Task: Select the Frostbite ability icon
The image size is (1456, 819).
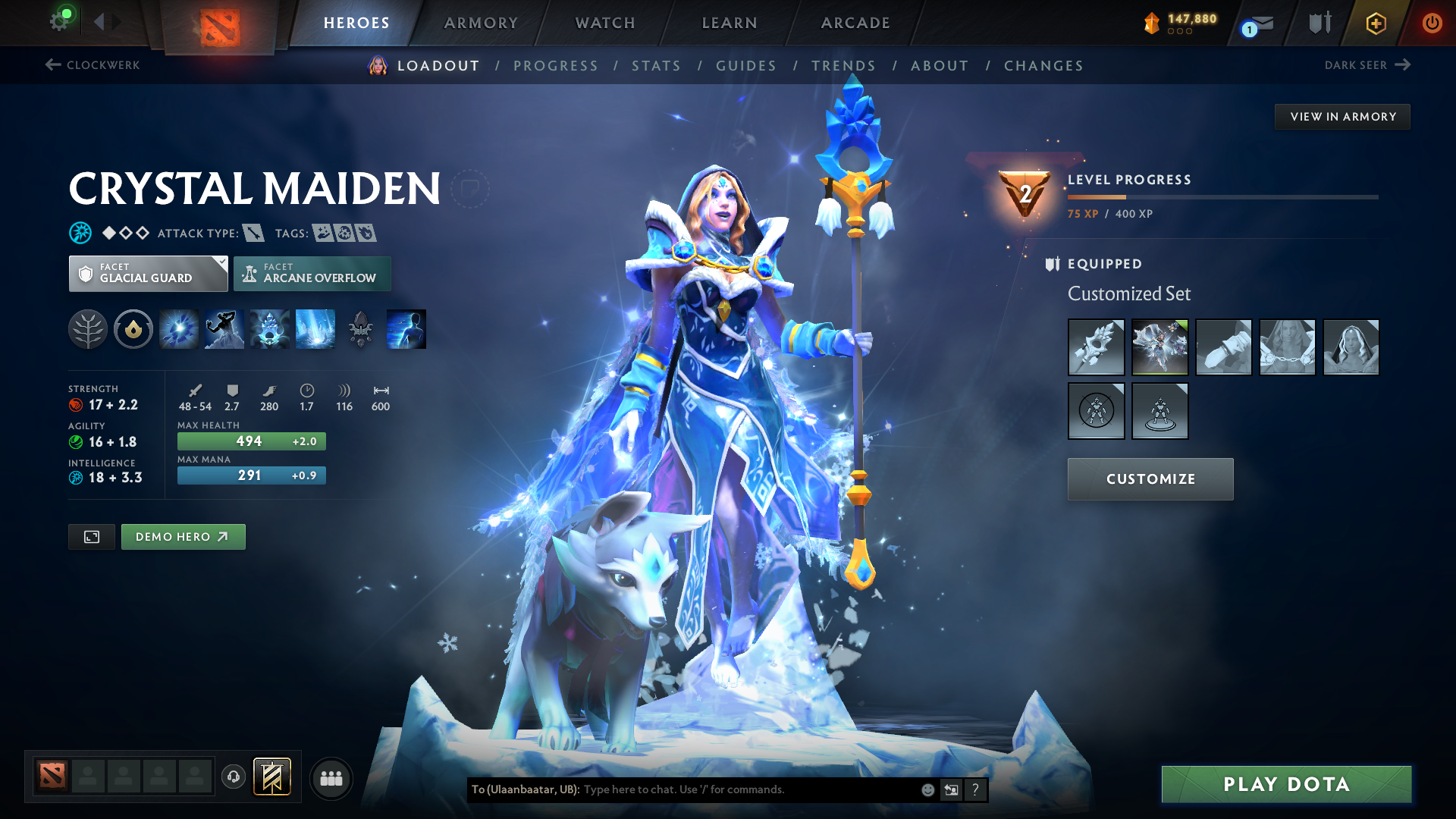Action: [x=224, y=329]
